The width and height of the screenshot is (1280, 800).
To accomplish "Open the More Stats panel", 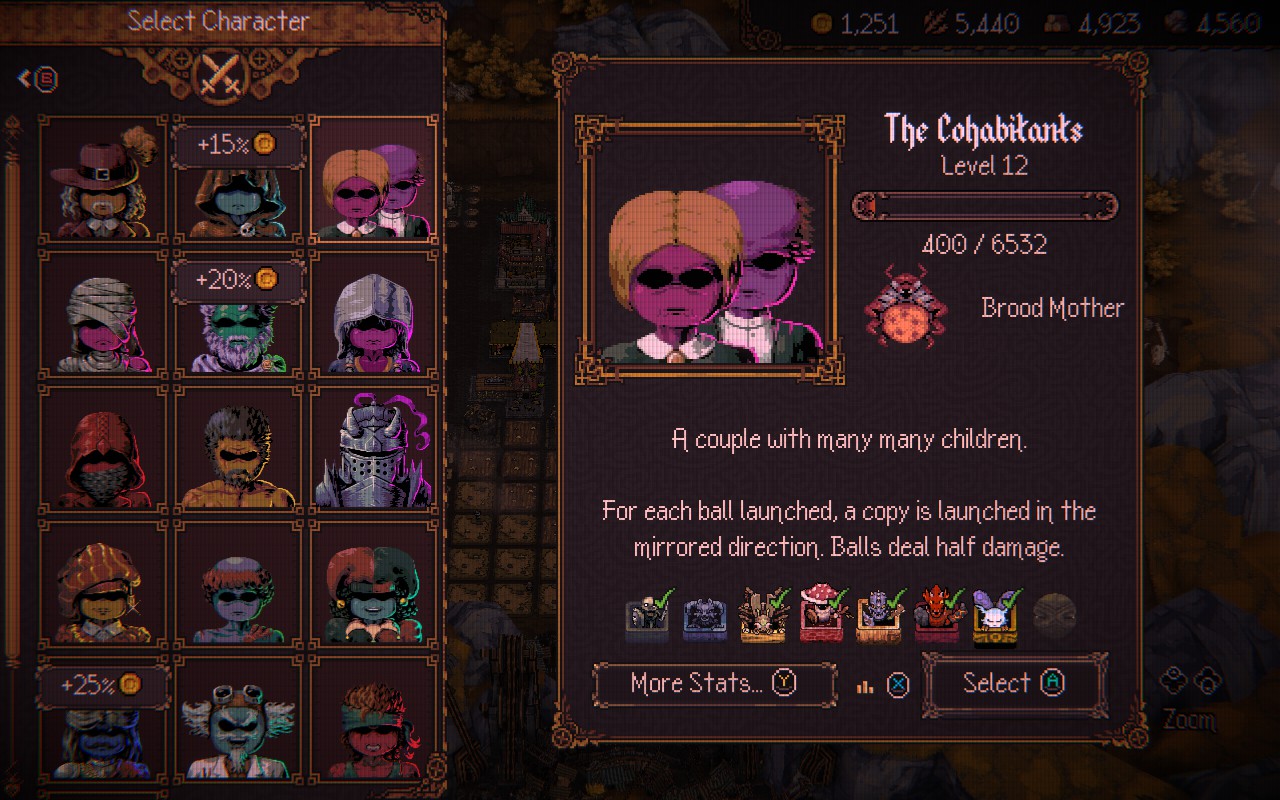I will 714,684.
